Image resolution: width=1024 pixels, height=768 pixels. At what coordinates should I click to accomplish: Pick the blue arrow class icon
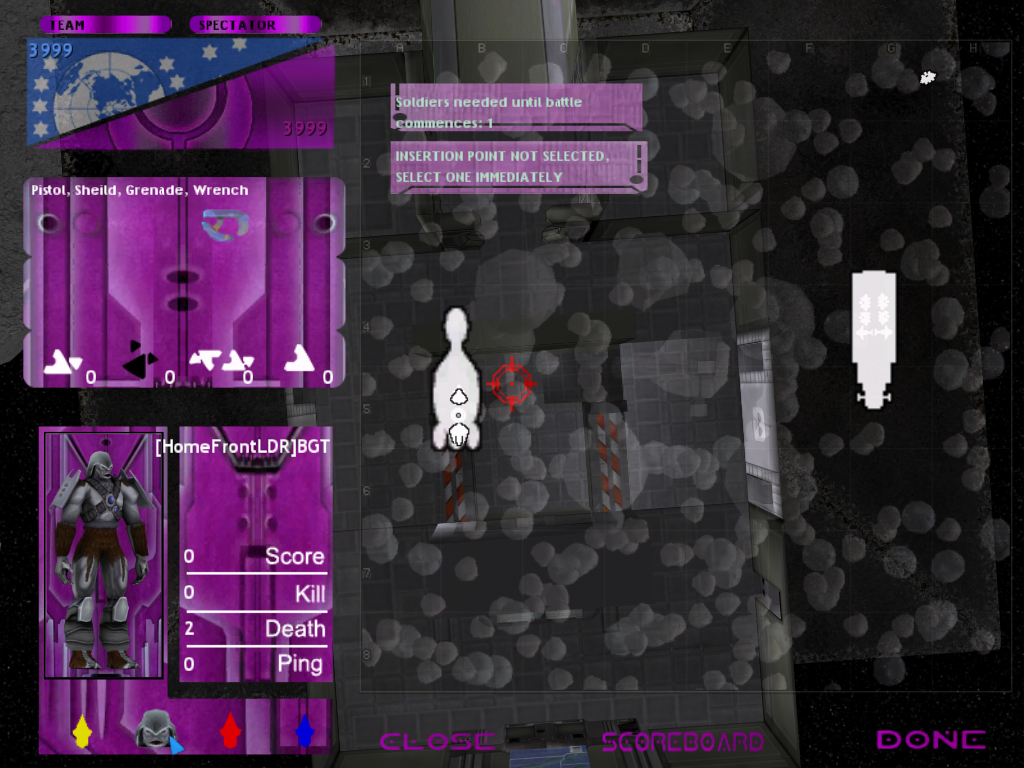point(305,730)
